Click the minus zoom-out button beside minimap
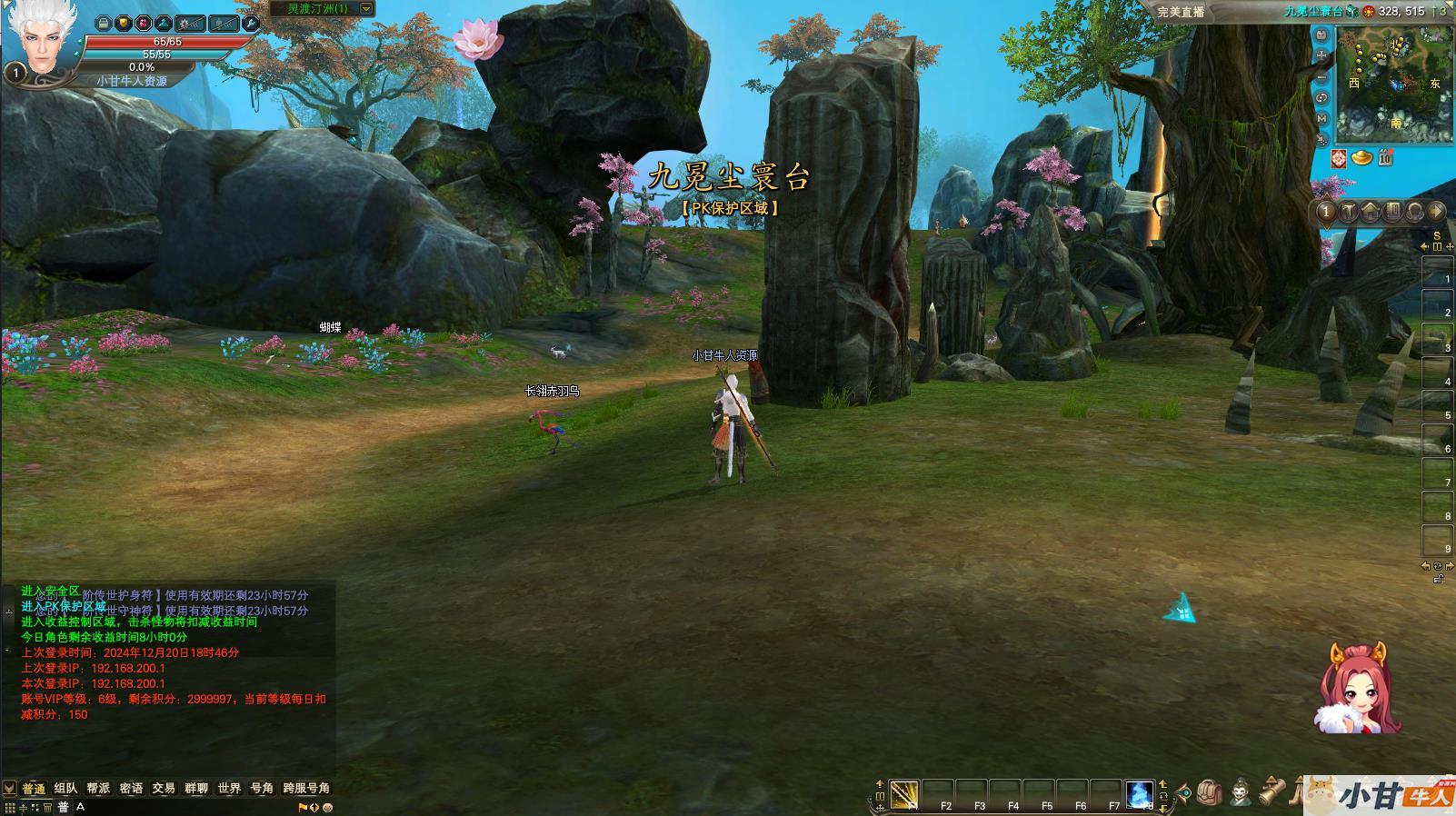Viewport: 1456px width, 816px height. [1321, 76]
